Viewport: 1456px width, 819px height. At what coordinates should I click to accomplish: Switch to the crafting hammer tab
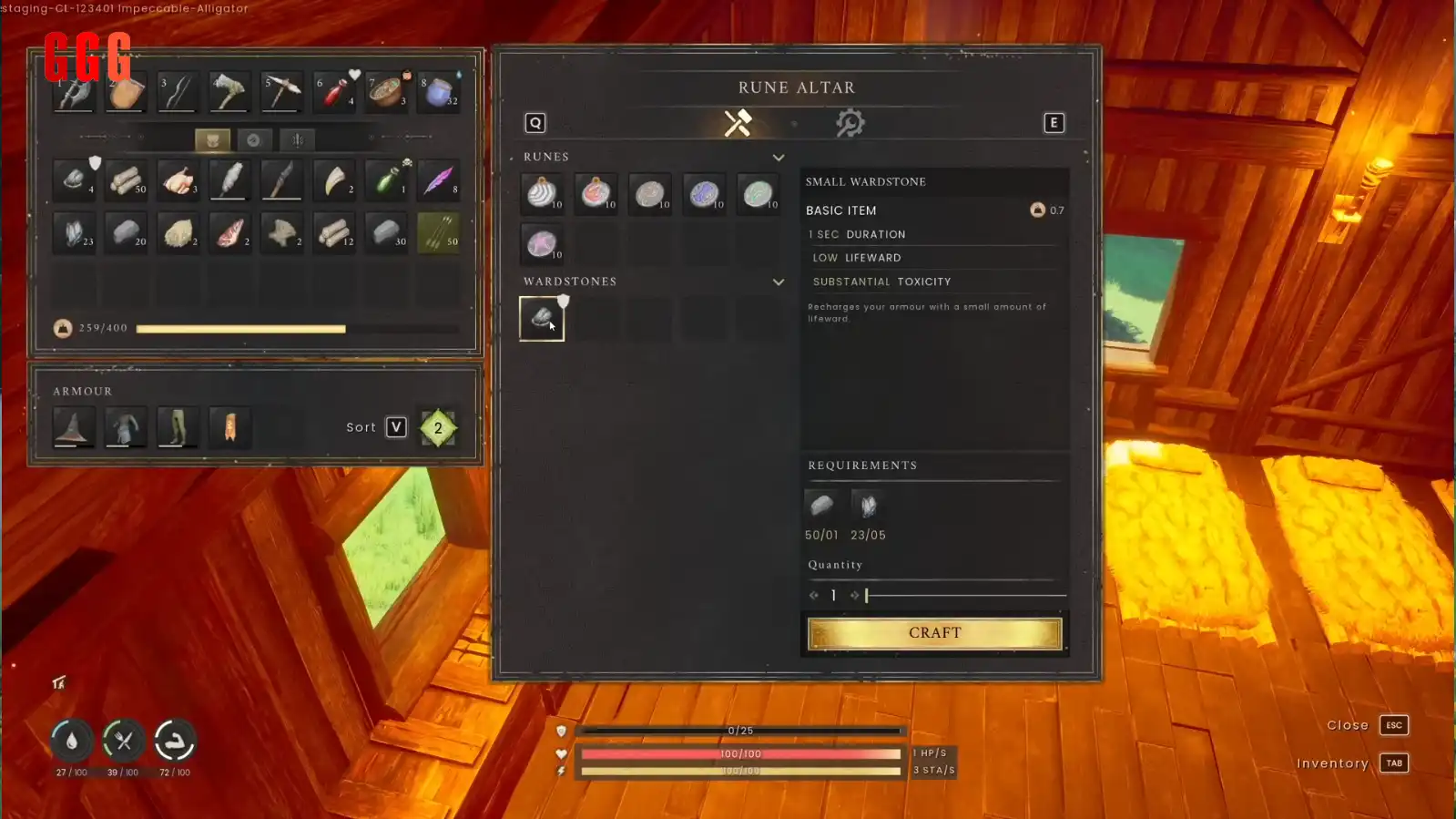coord(738,123)
